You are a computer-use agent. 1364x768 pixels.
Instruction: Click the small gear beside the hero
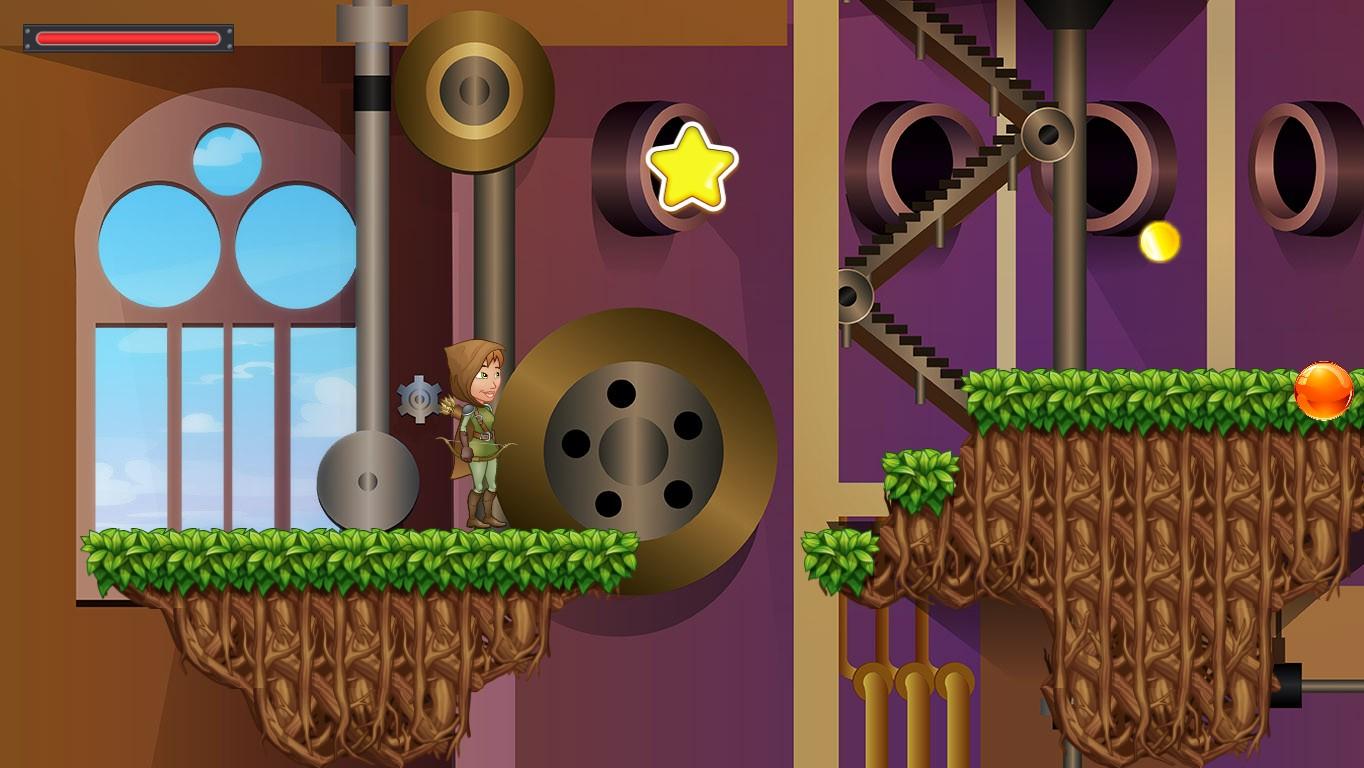(420, 398)
